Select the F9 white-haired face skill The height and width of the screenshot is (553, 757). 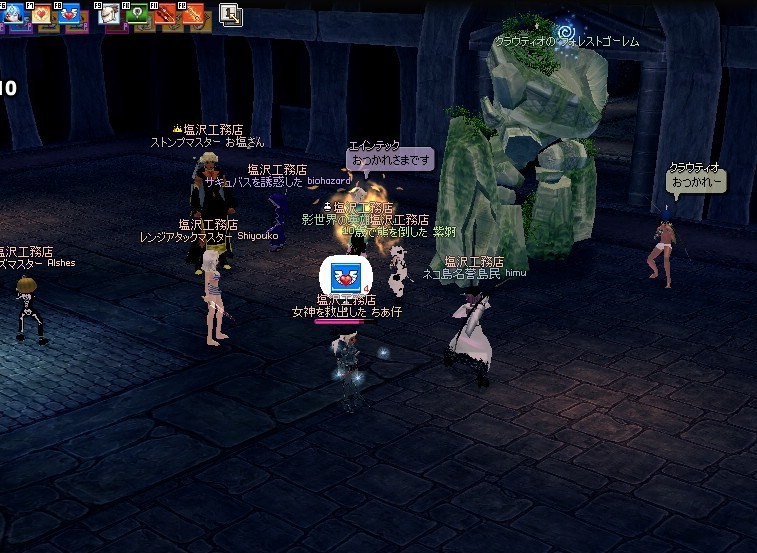click(110, 14)
